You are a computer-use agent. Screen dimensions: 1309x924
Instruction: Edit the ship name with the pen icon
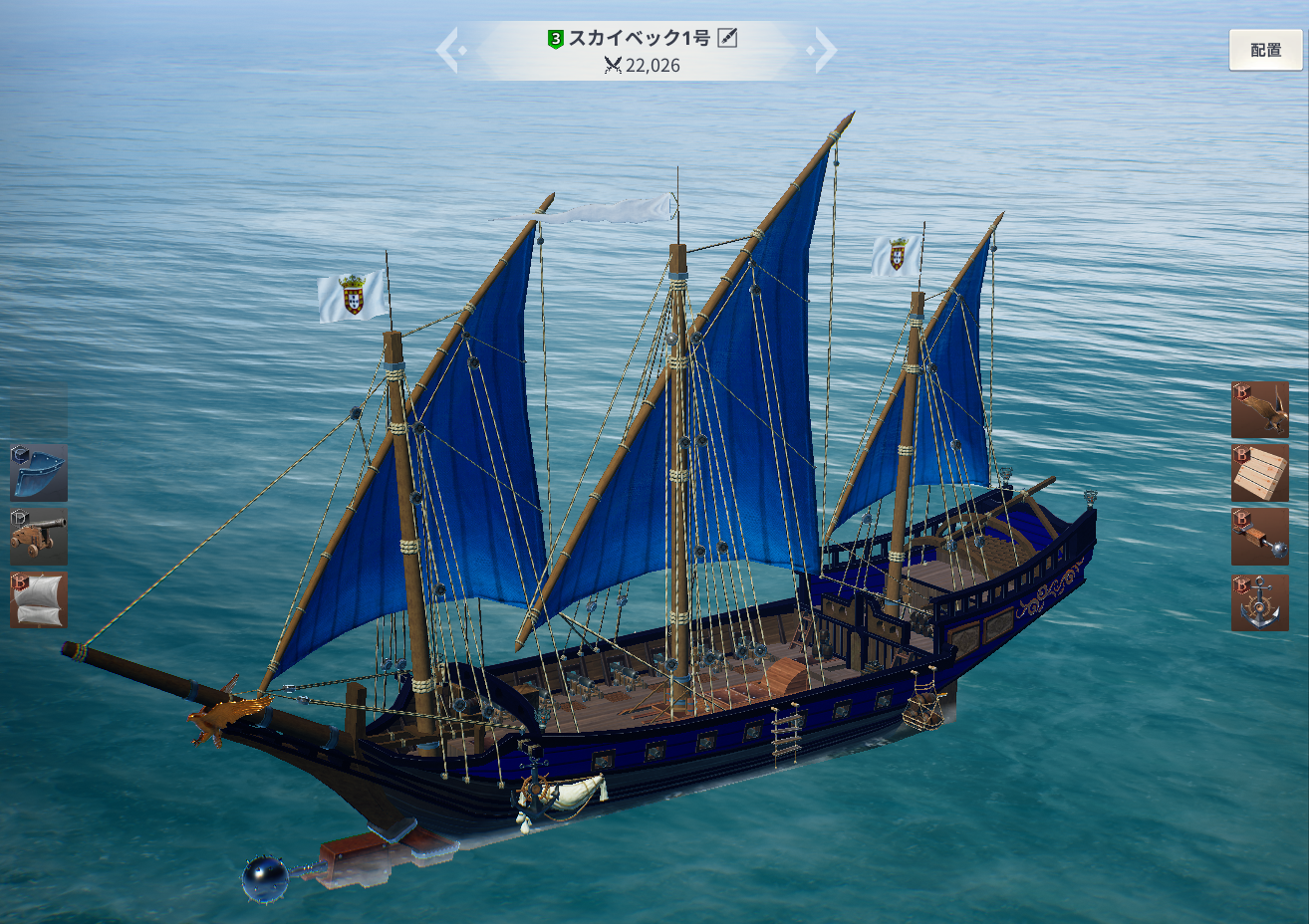[x=728, y=38]
